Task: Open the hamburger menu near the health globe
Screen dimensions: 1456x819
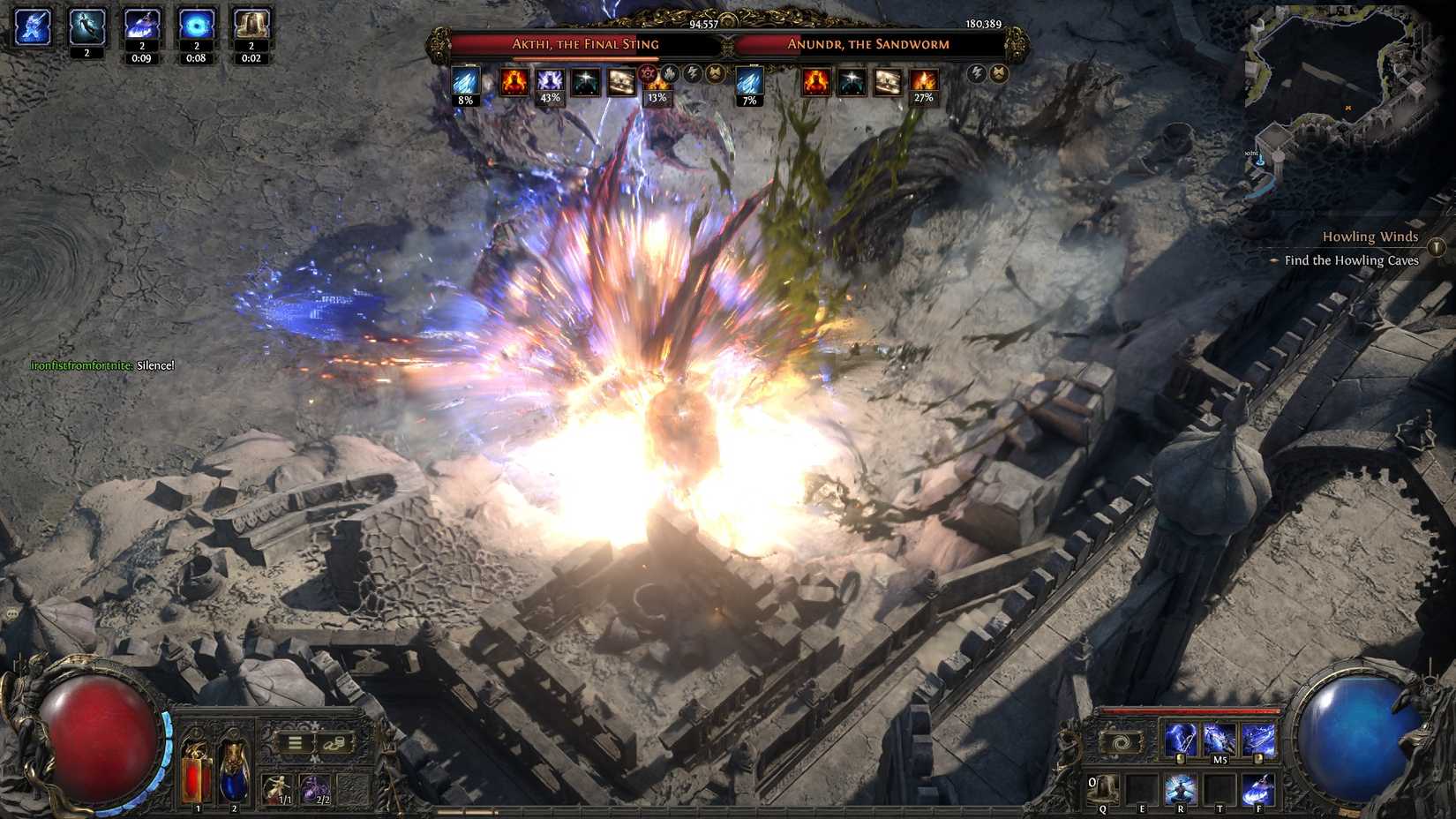Action: point(295,743)
